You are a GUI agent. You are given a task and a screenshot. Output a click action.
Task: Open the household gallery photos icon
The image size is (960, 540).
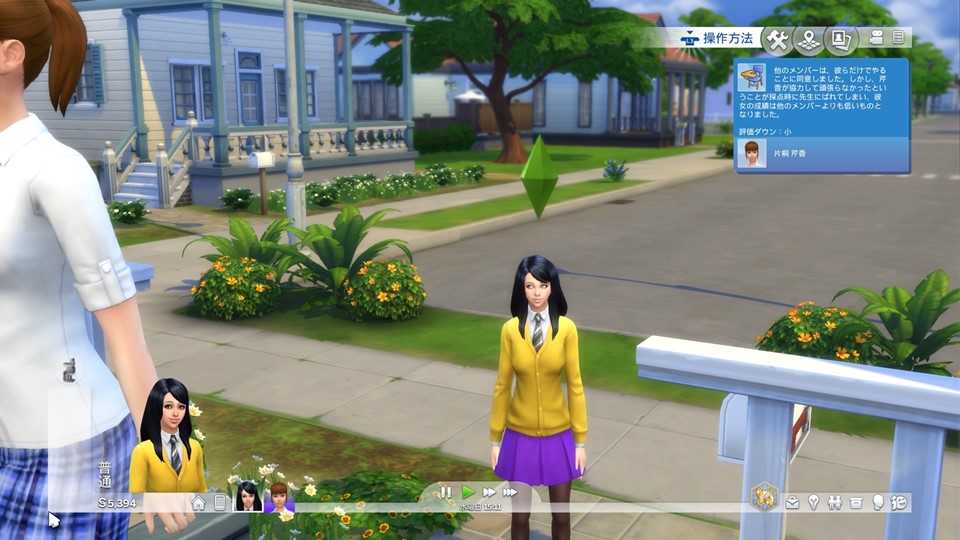tap(841, 40)
